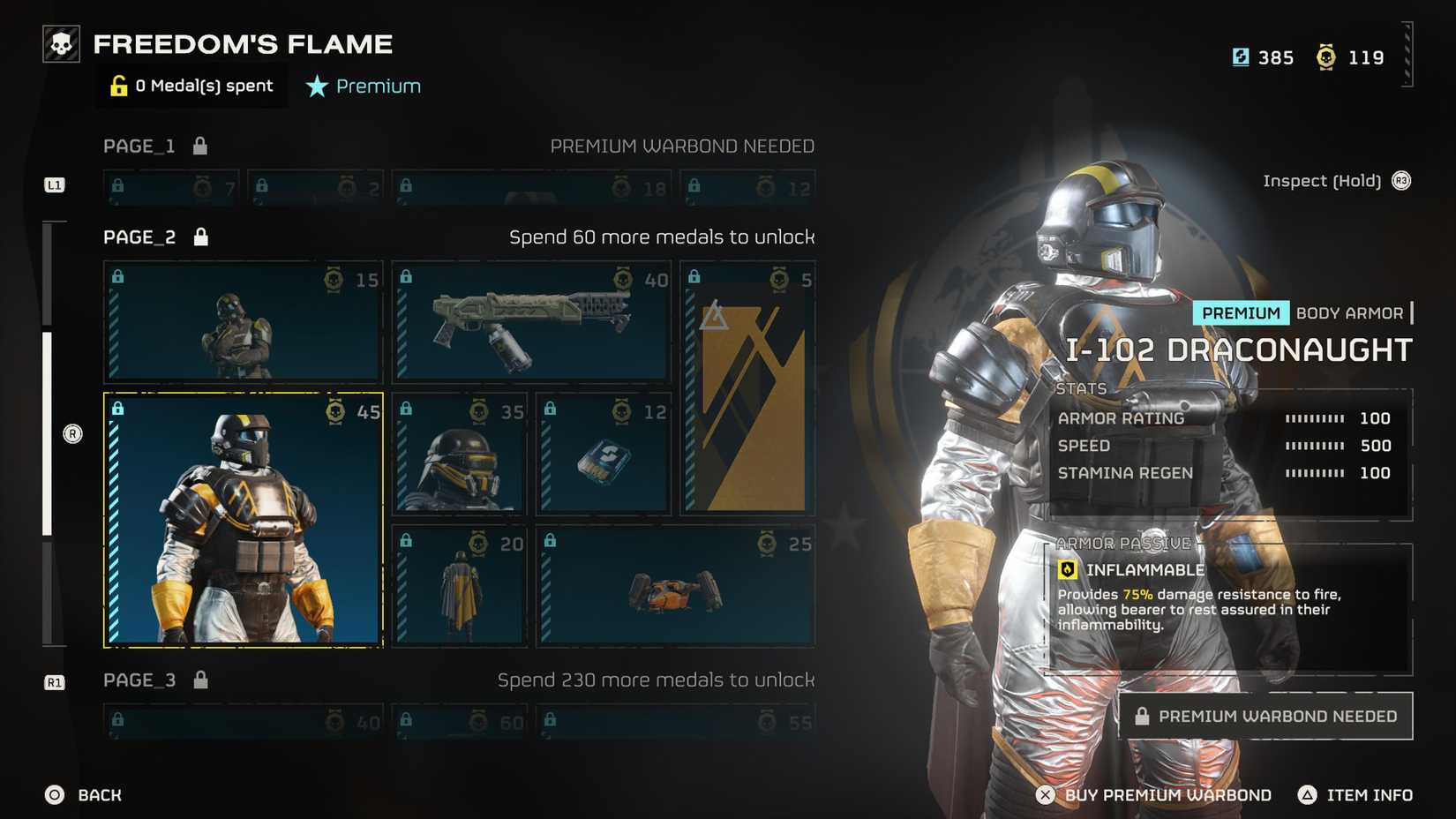Select the shotgun weapon costing 40 medals
The width and height of the screenshot is (1456, 819).
click(x=530, y=322)
